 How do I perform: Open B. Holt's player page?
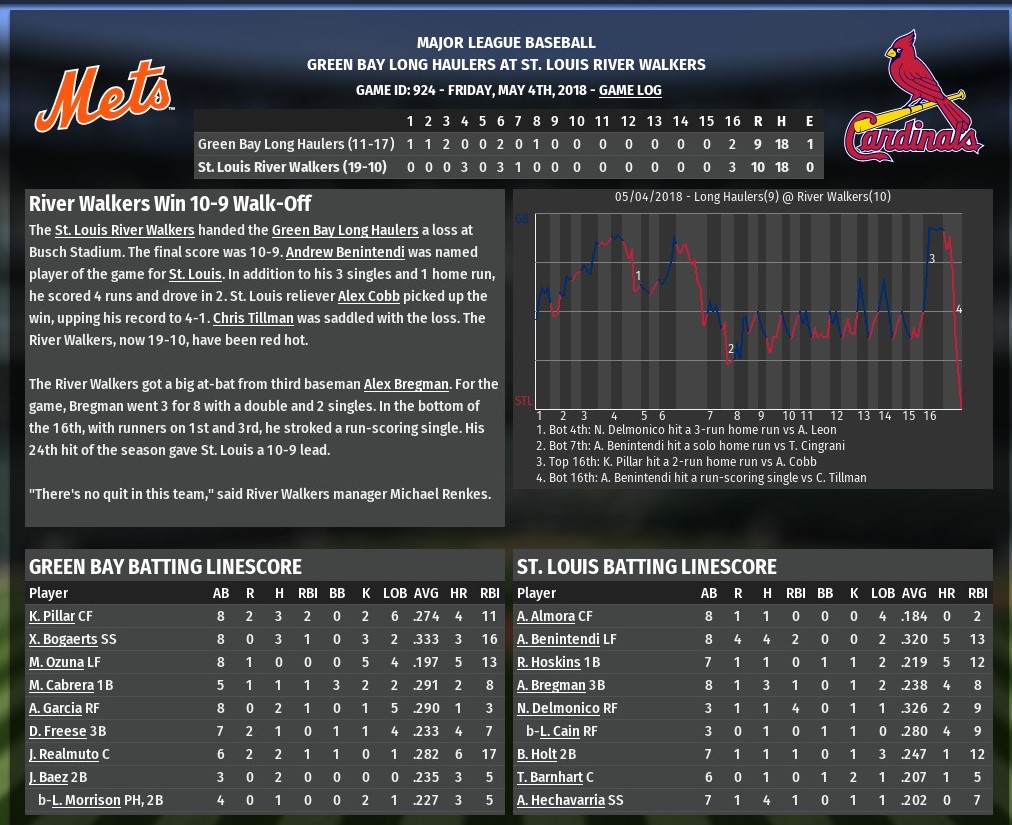tap(536, 754)
